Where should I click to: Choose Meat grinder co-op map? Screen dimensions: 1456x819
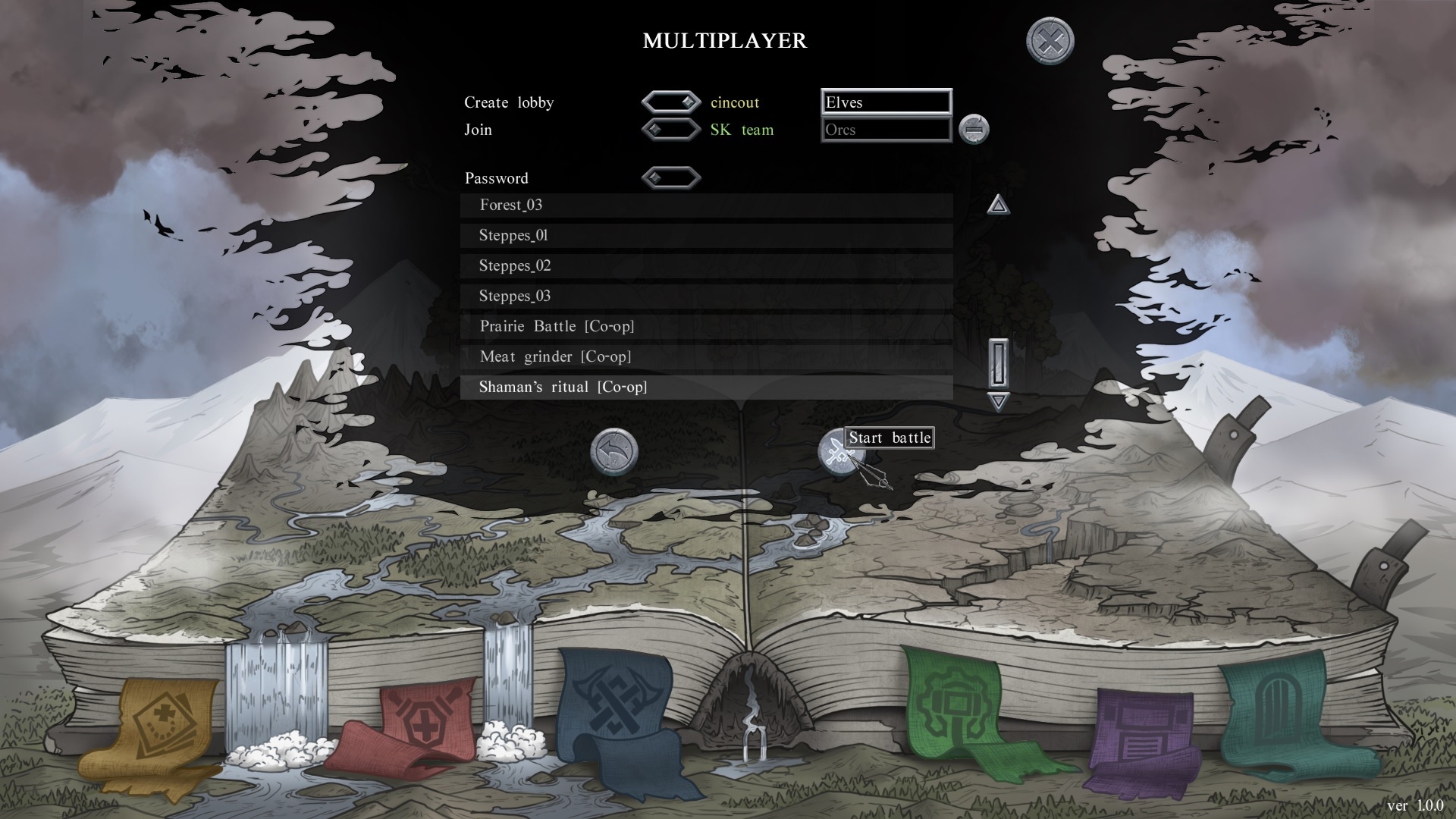[705, 357]
